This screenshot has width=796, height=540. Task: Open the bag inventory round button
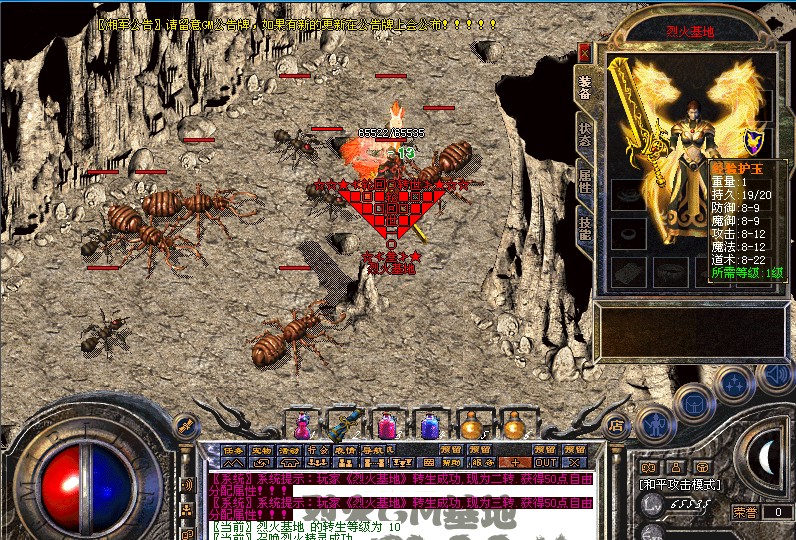(x=693, y=402)
